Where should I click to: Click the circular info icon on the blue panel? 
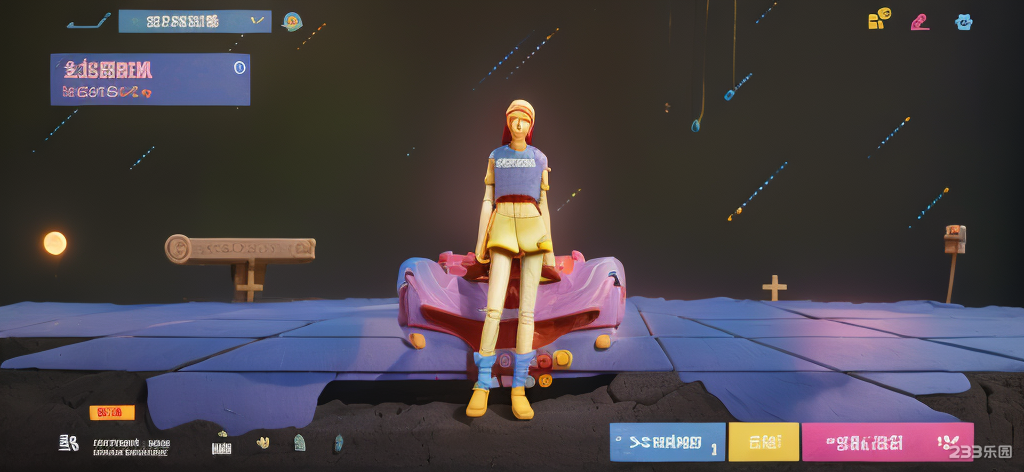click(239, 67)
